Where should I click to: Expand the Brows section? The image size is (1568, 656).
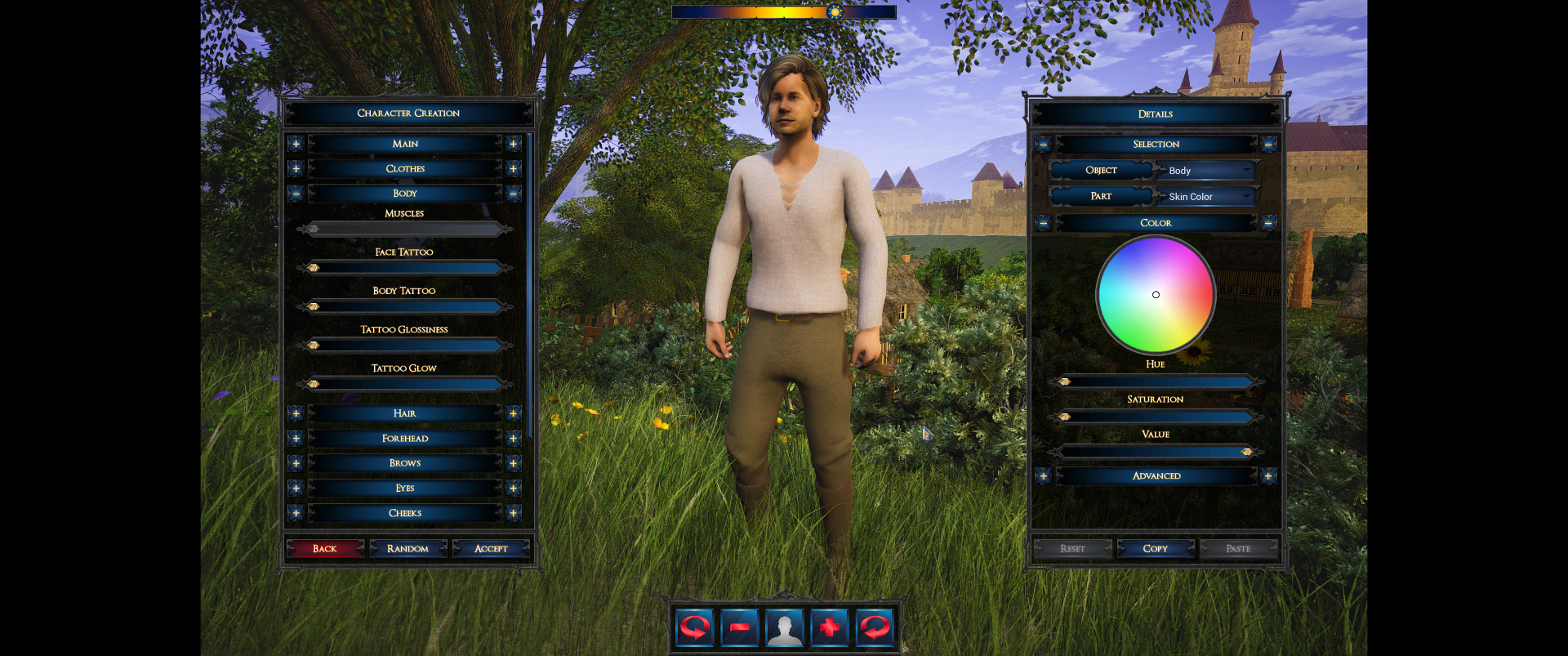tap(405, 463)
